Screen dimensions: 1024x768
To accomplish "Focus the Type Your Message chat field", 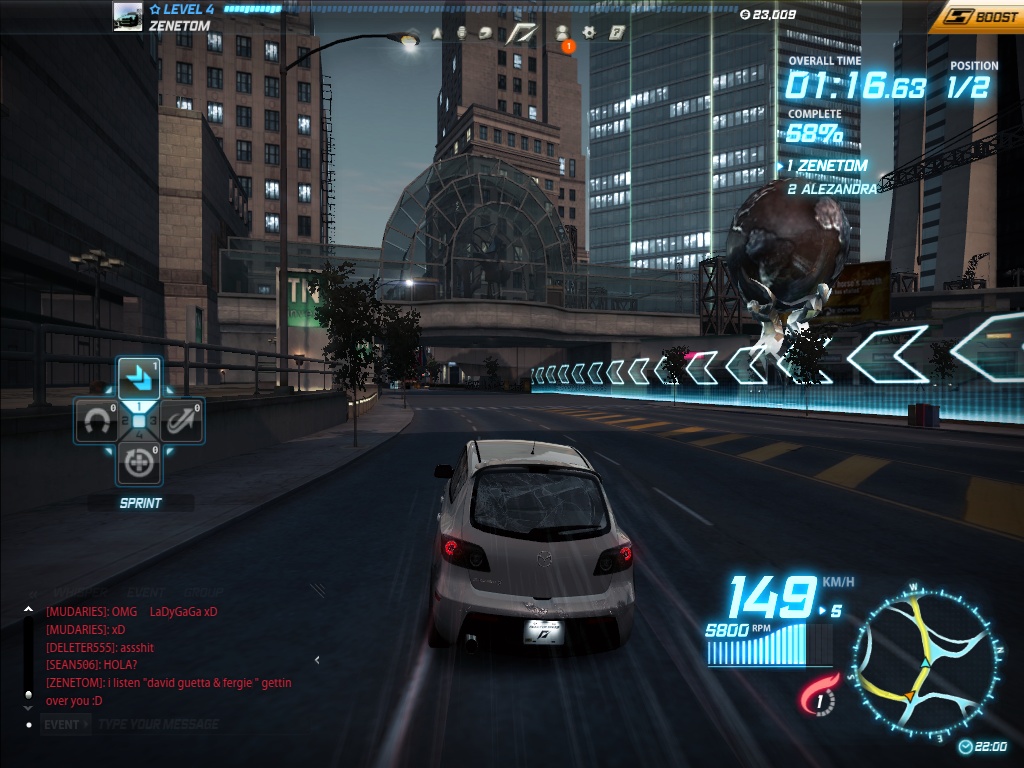I will click(x=160, y=724).
